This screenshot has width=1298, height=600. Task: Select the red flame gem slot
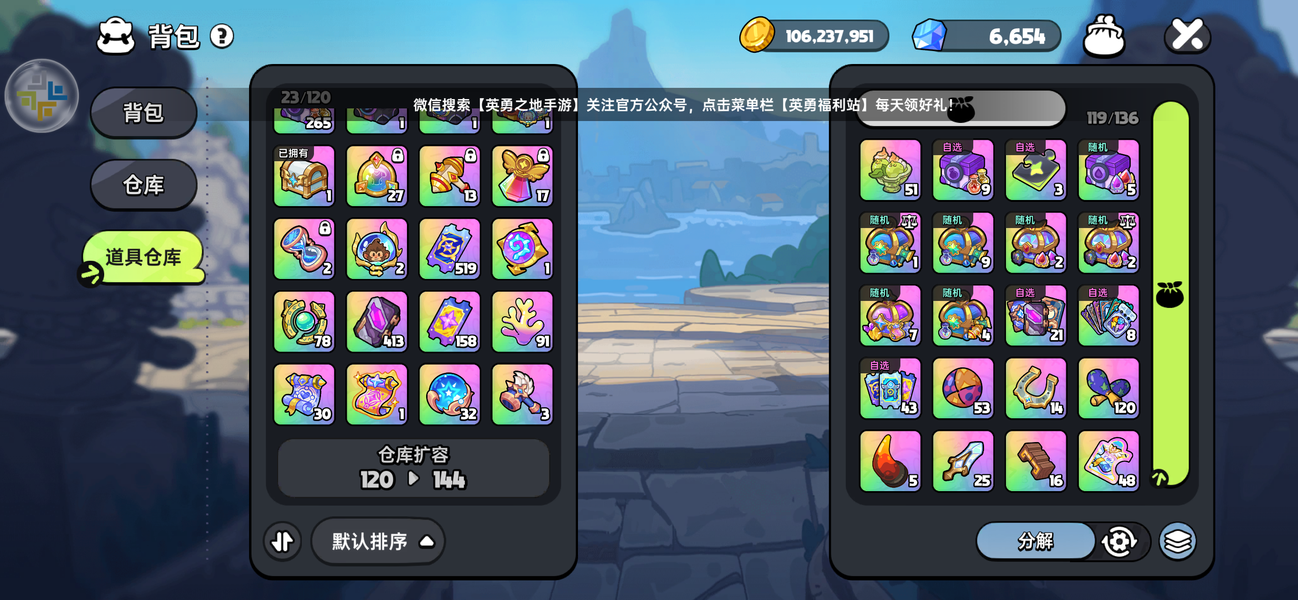[x=890, y=461]
